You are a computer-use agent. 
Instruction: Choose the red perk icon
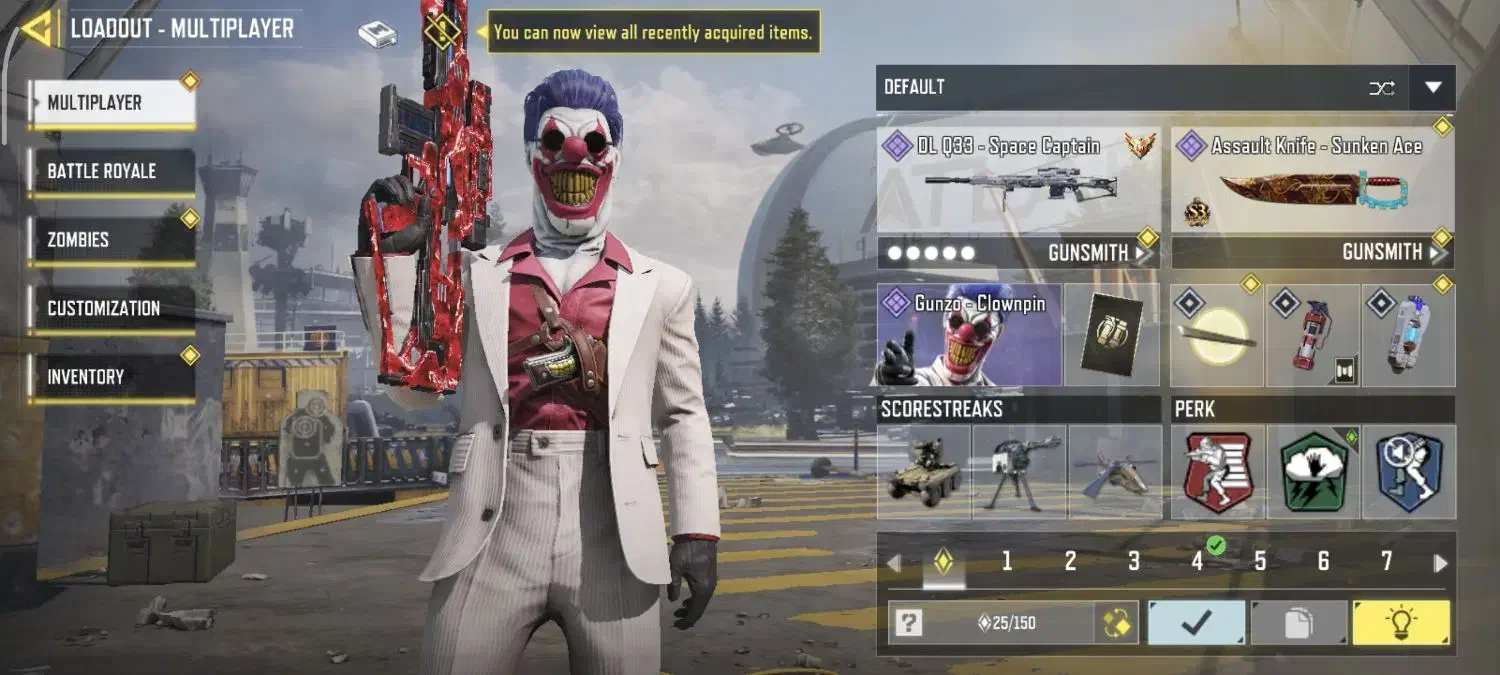(1217, 472)
